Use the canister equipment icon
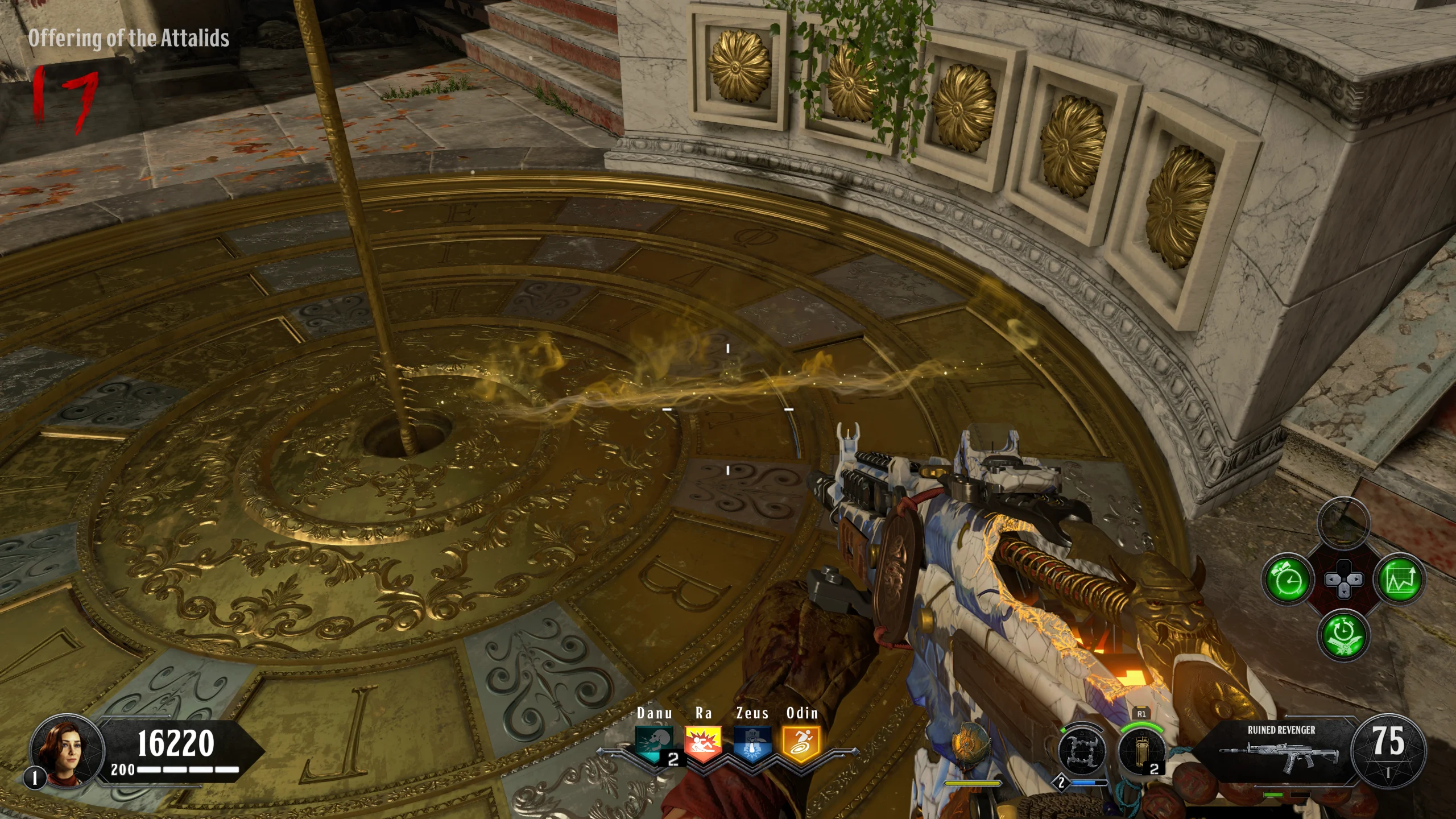This screenshot has width=1456, height=819. pos(1141,751)
